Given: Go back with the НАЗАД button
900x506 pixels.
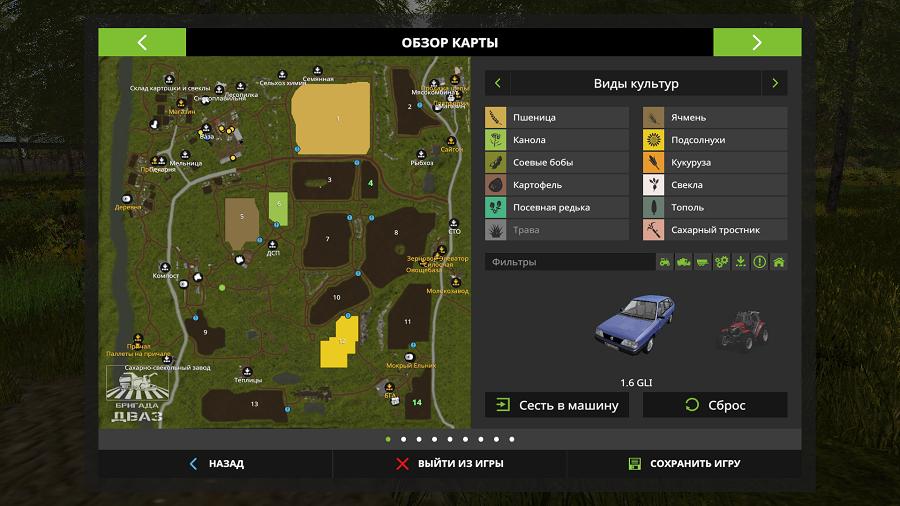Looking at the screenshot, I should [216, 464].
